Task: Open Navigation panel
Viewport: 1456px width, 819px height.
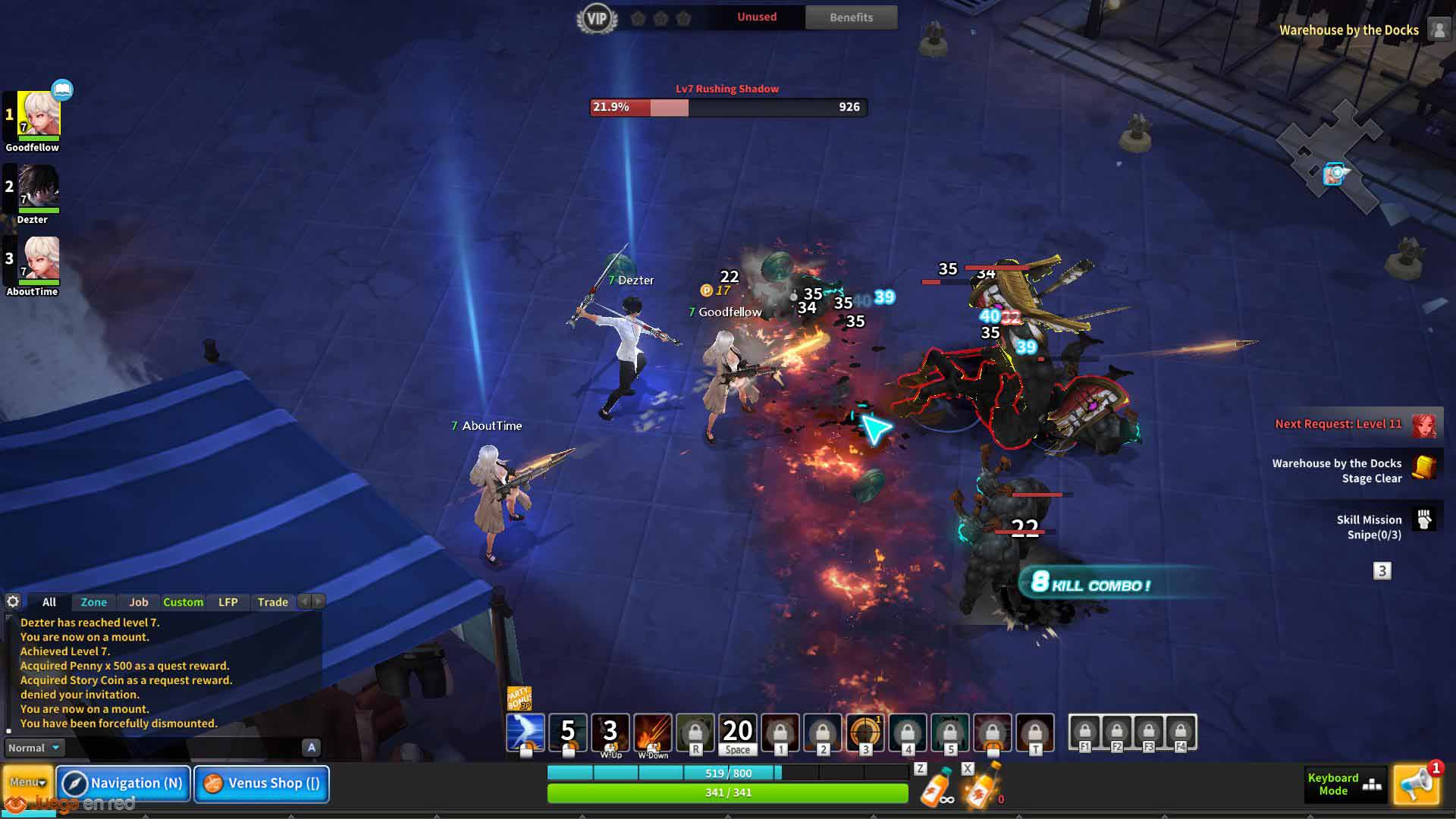Action: pyautogui.click(x=124, y=783)
